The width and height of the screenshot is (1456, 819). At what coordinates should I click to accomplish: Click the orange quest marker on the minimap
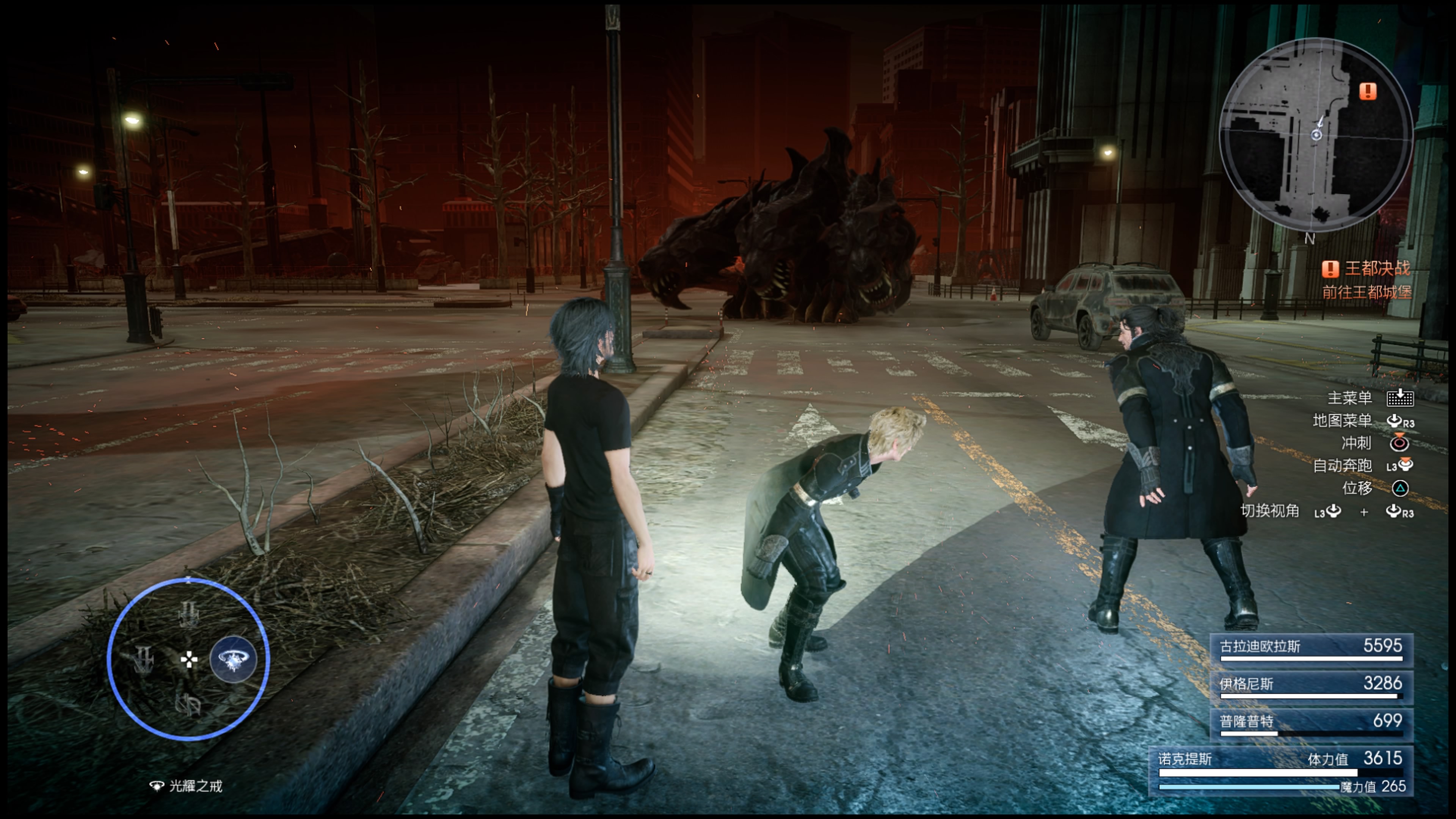pyautogui.click(x=1367, y=91)
